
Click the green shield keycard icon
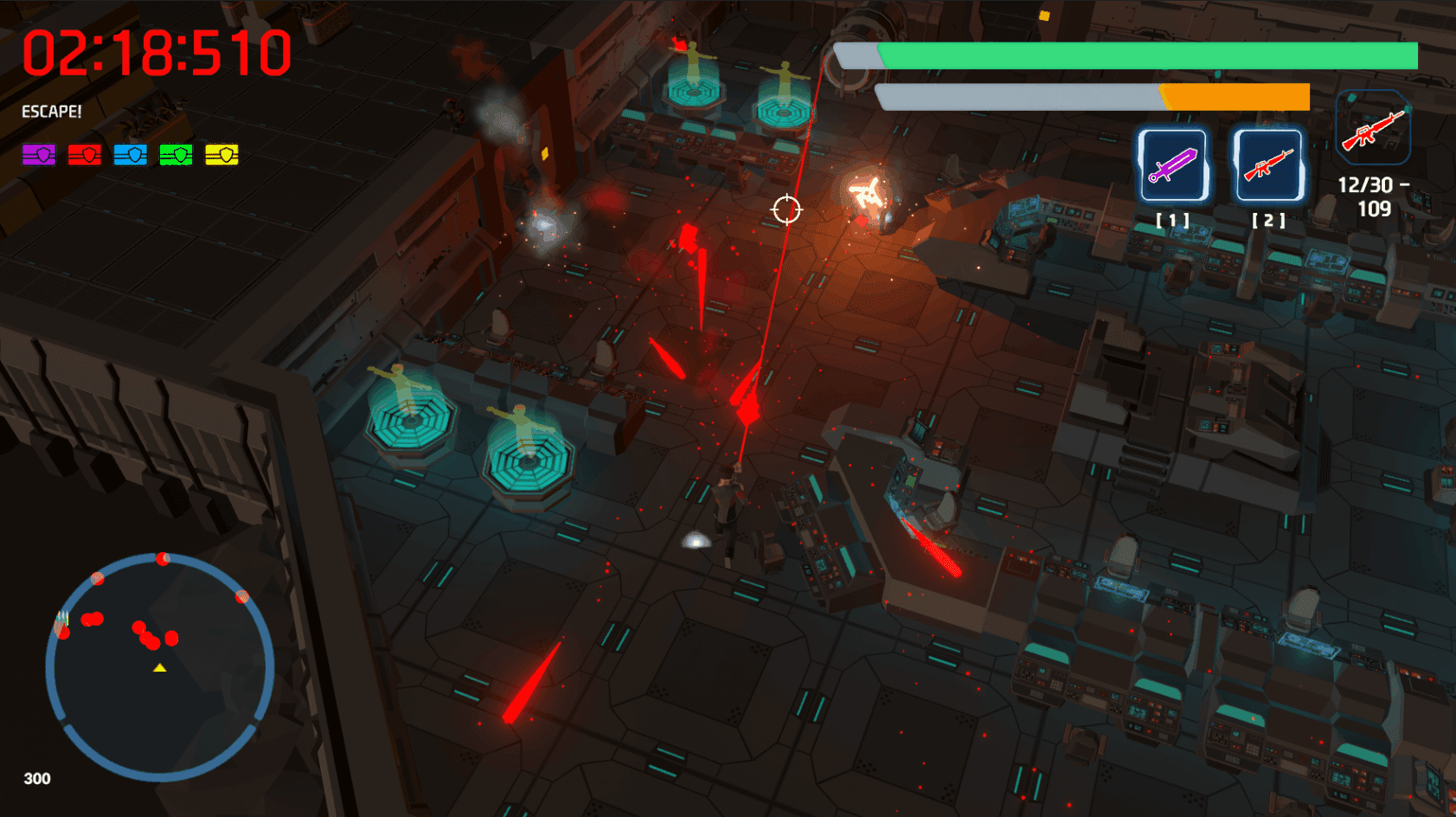point(176,156)
